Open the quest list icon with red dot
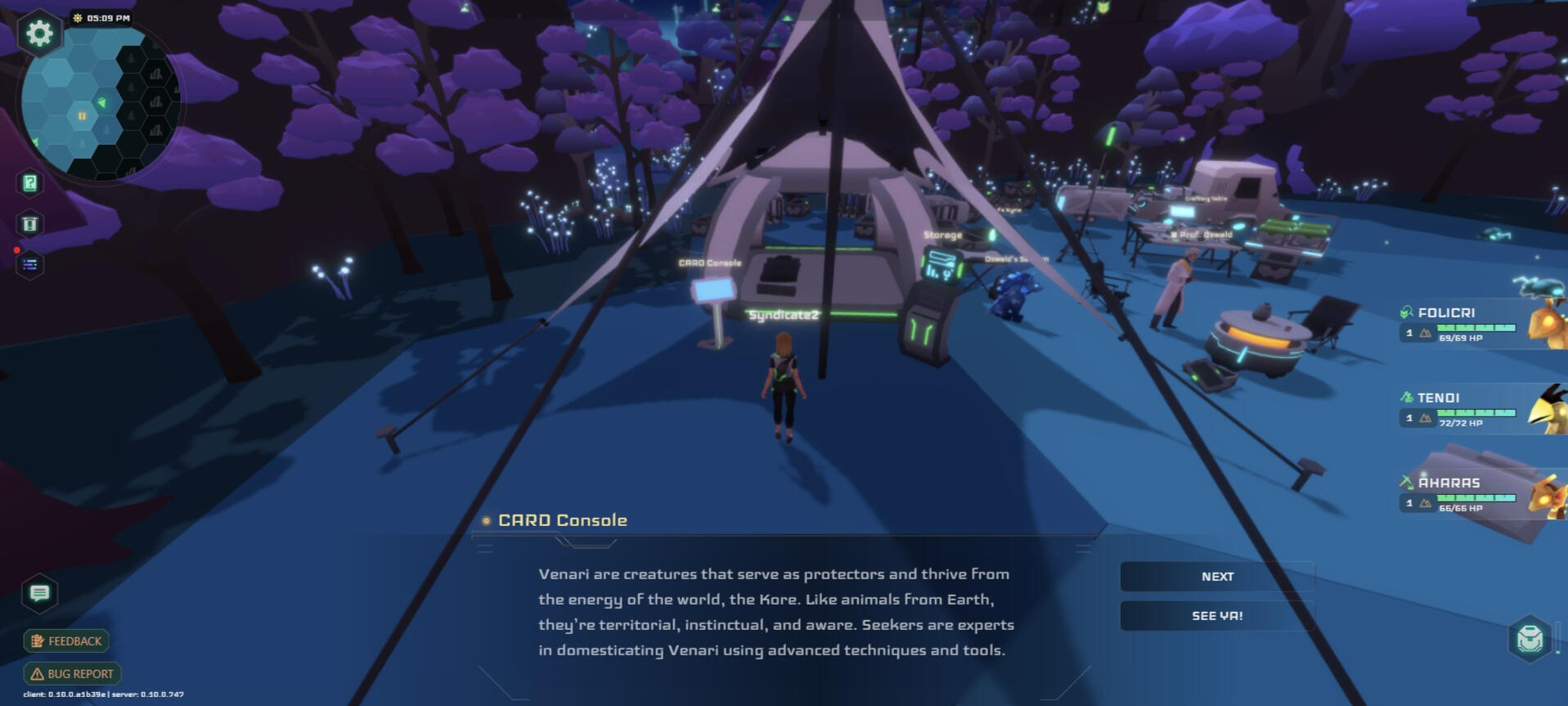Screen dimensions: 1568x706 pyautogui.click(x=30, y=264)
